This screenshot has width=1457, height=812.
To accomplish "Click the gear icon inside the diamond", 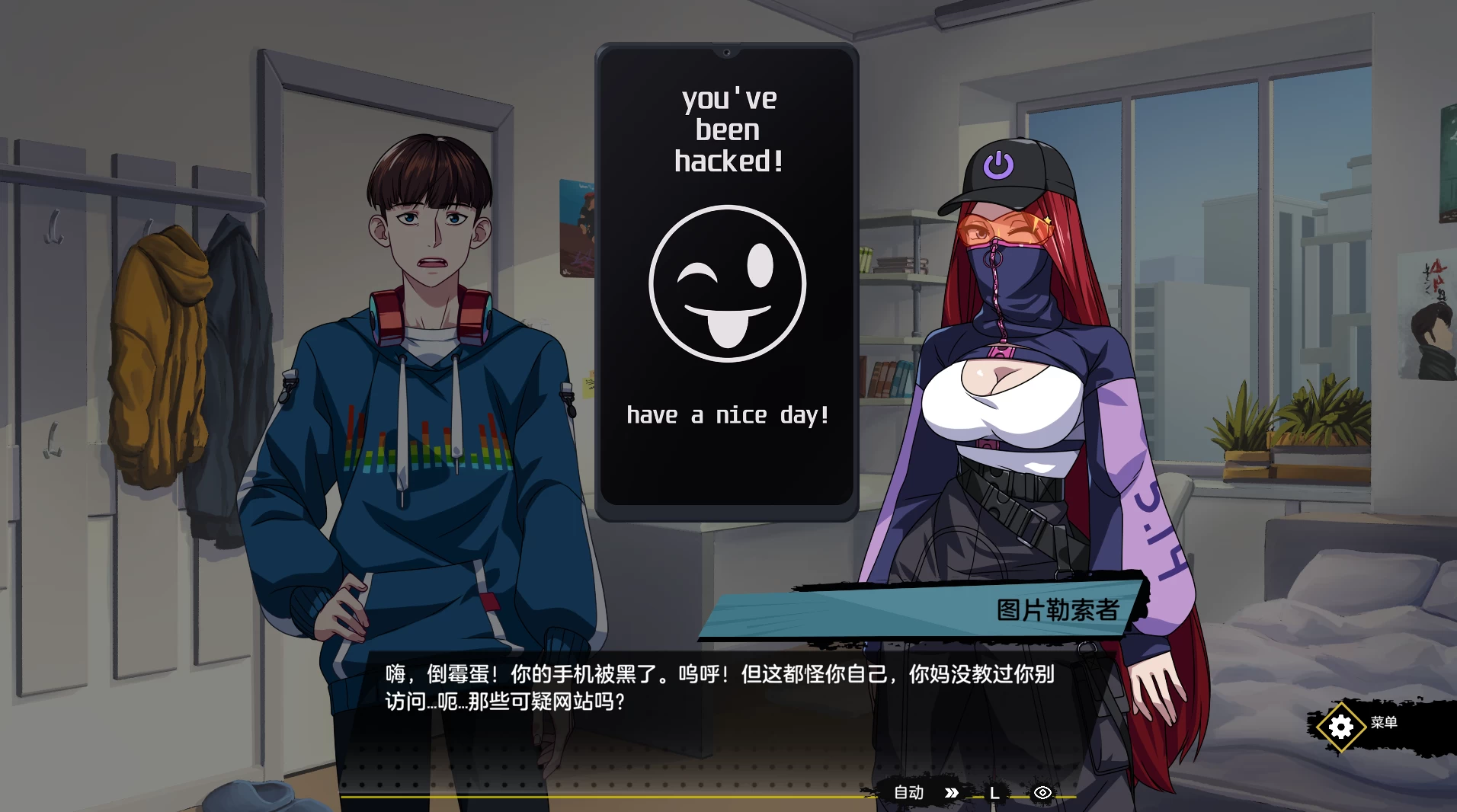I will [x=1340, y=726].
